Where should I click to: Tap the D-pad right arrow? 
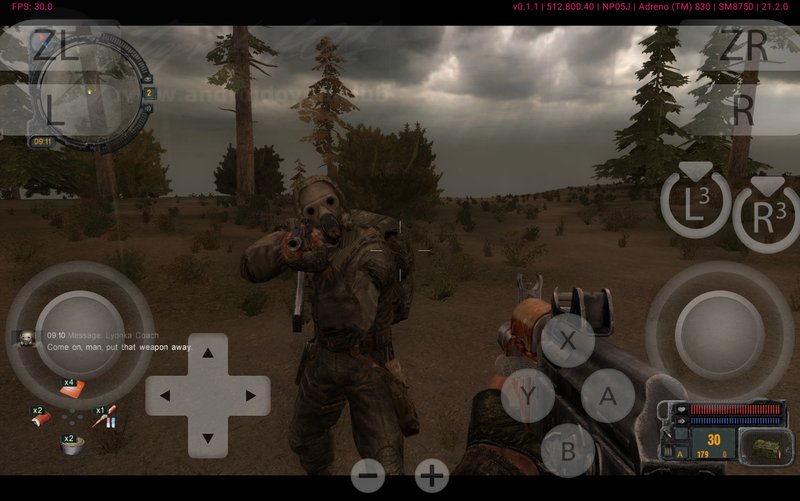(249, 395)
